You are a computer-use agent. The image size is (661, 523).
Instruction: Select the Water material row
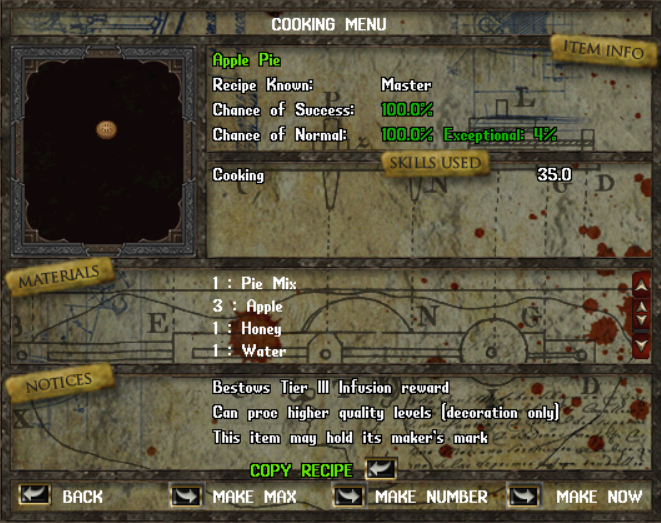pos(250,351)
